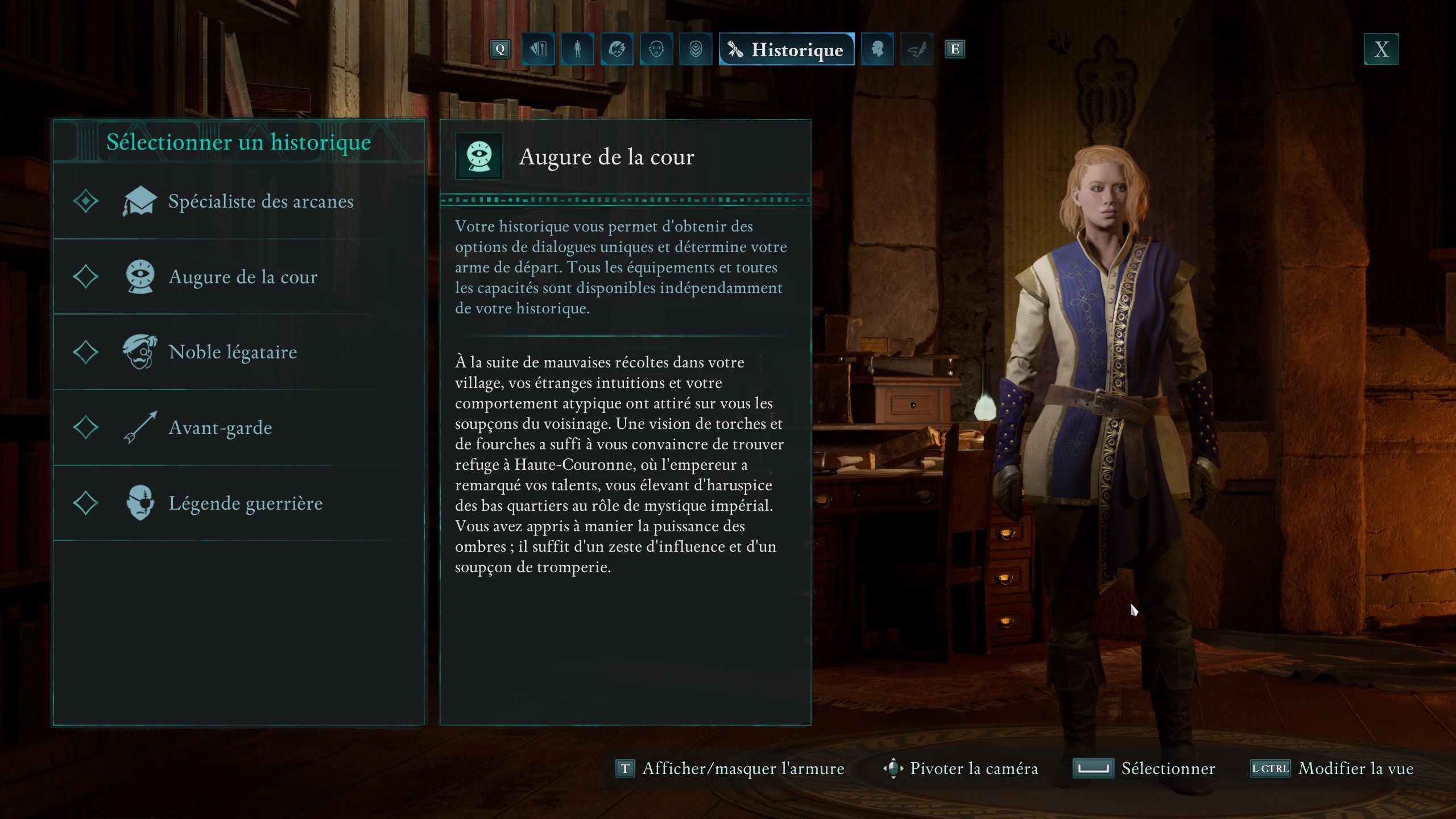Open the feathered crest tab
This screenshot has height=819, width=1456.
[696, 49]
